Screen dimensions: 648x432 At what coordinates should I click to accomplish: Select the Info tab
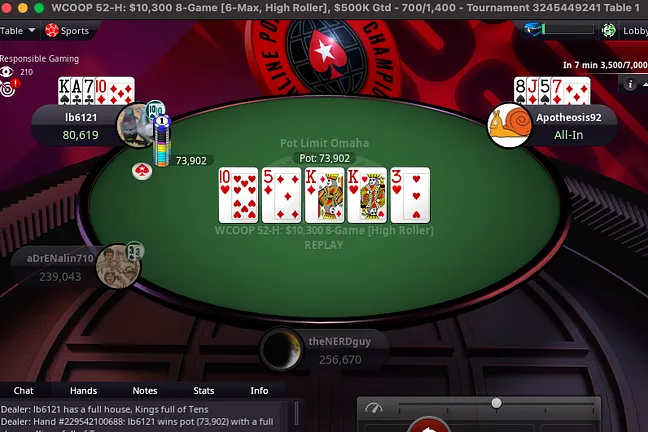coord(259,390)
